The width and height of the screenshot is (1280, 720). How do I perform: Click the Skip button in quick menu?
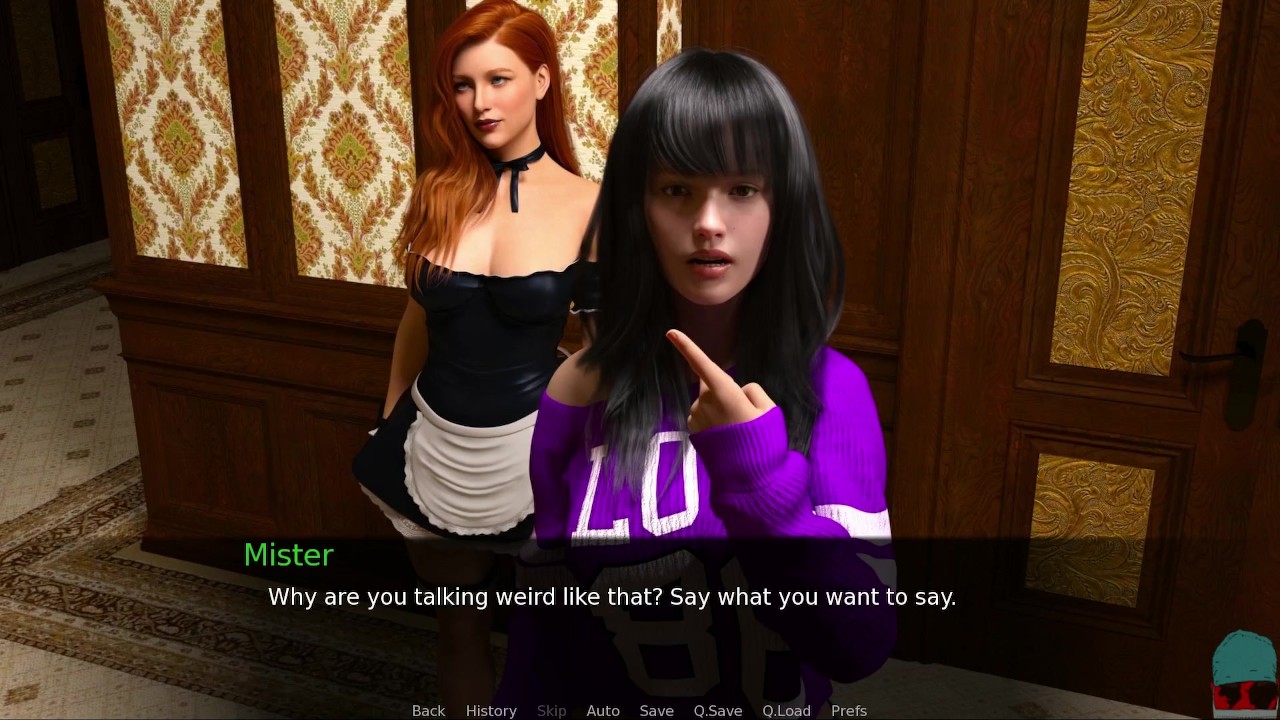tap(551, 710)
